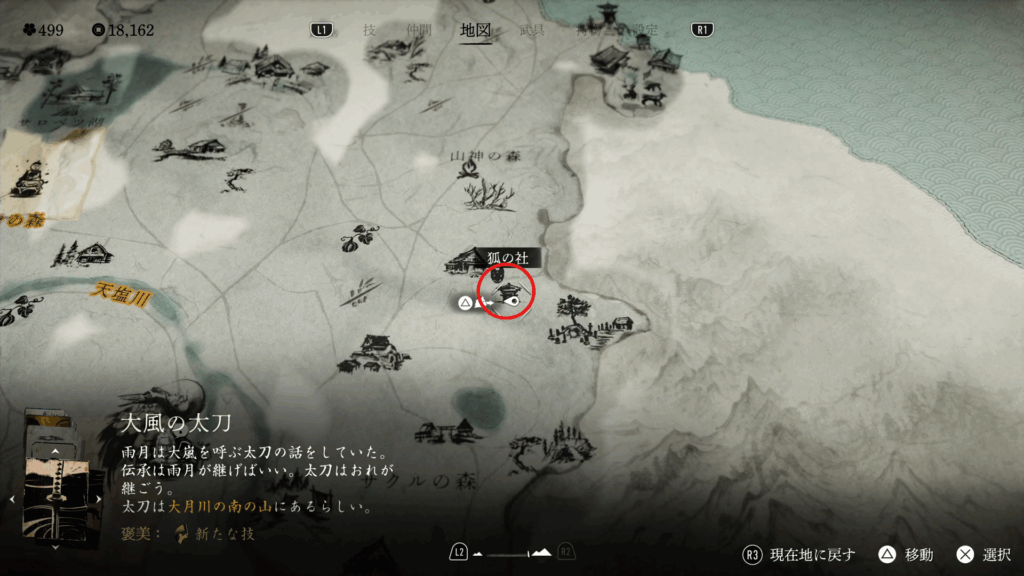
Task: Switch to the 武具 gear tab
Action: 531,30
